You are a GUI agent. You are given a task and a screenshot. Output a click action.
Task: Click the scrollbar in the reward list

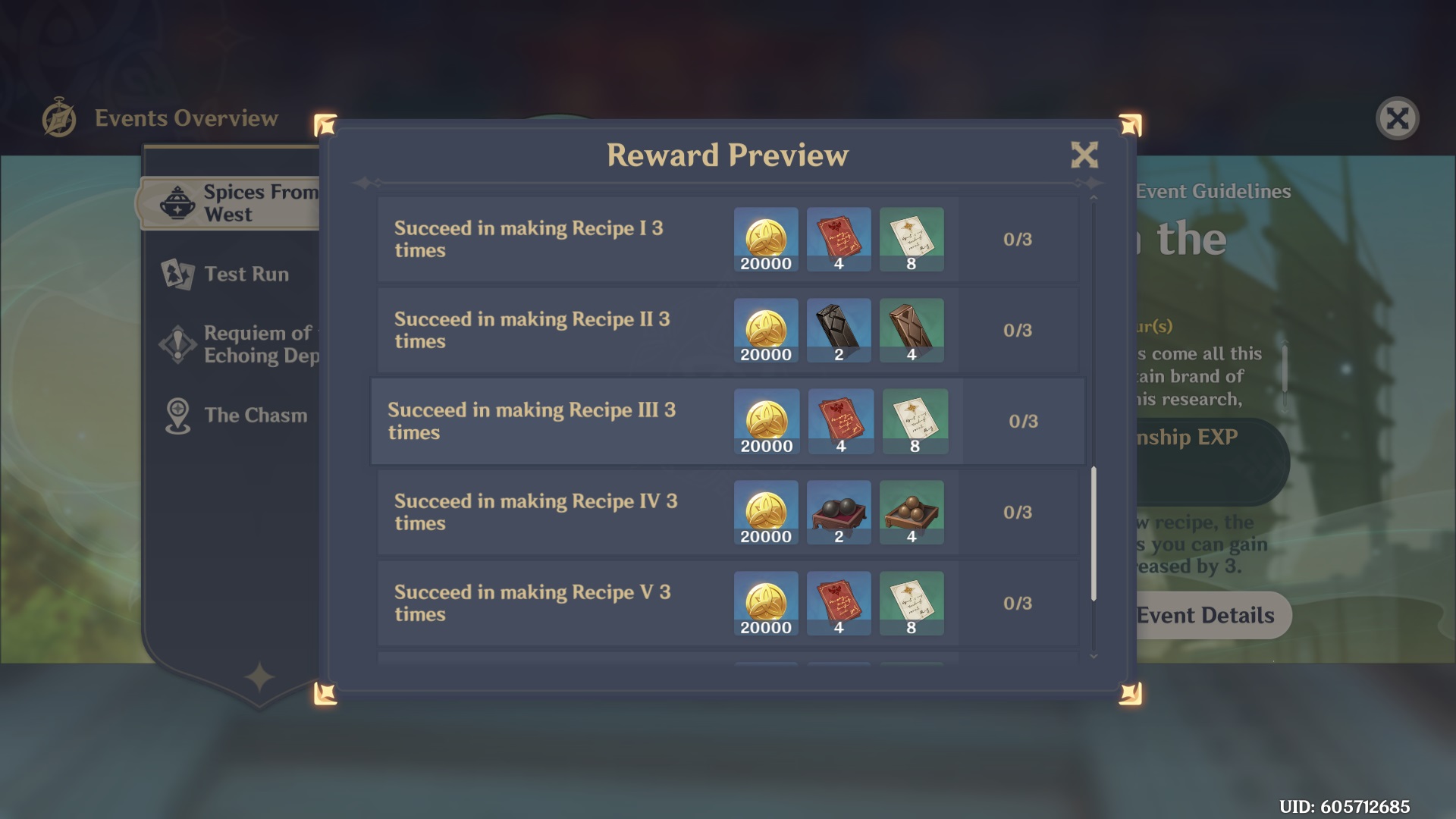point(1094,531)
